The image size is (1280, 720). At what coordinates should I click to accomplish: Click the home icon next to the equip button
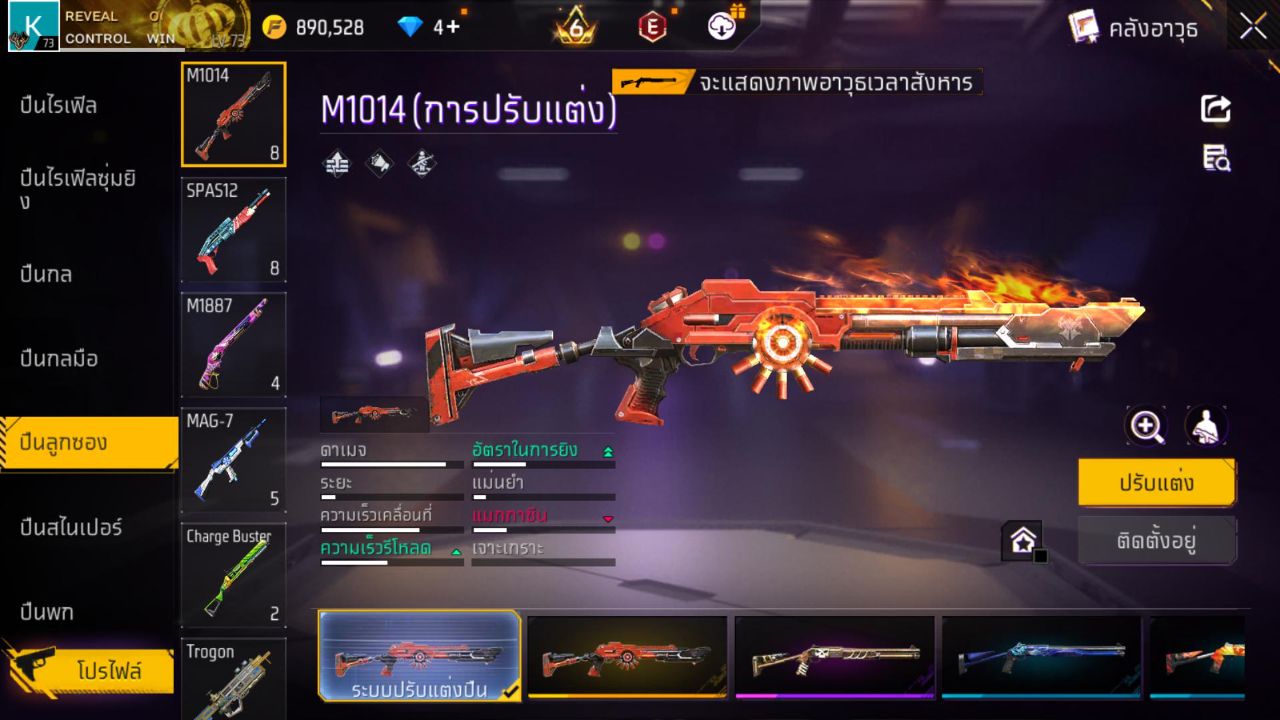pyautogui.click(x=1022, y=539)
